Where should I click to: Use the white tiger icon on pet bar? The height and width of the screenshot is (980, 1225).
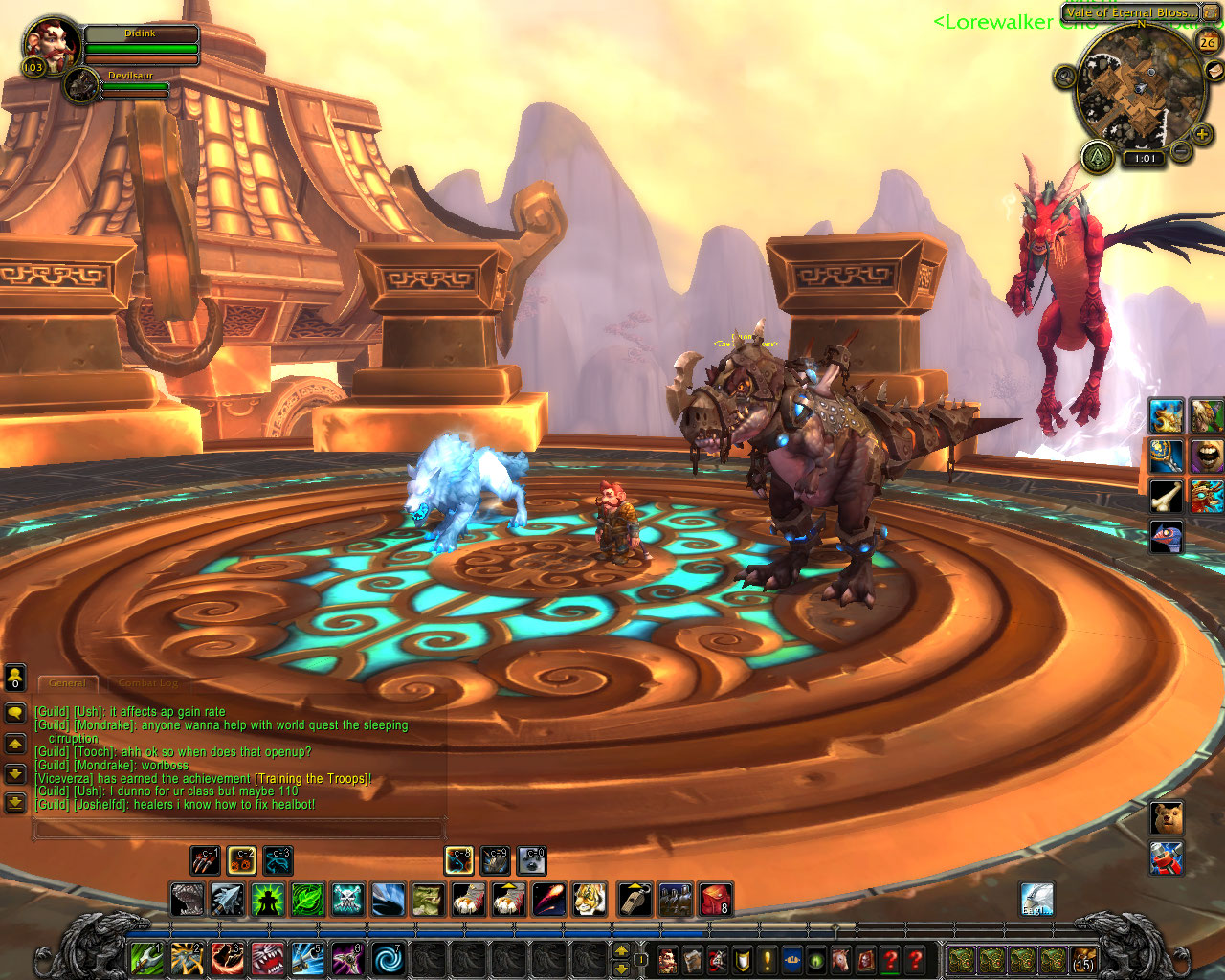pos(590,900)
